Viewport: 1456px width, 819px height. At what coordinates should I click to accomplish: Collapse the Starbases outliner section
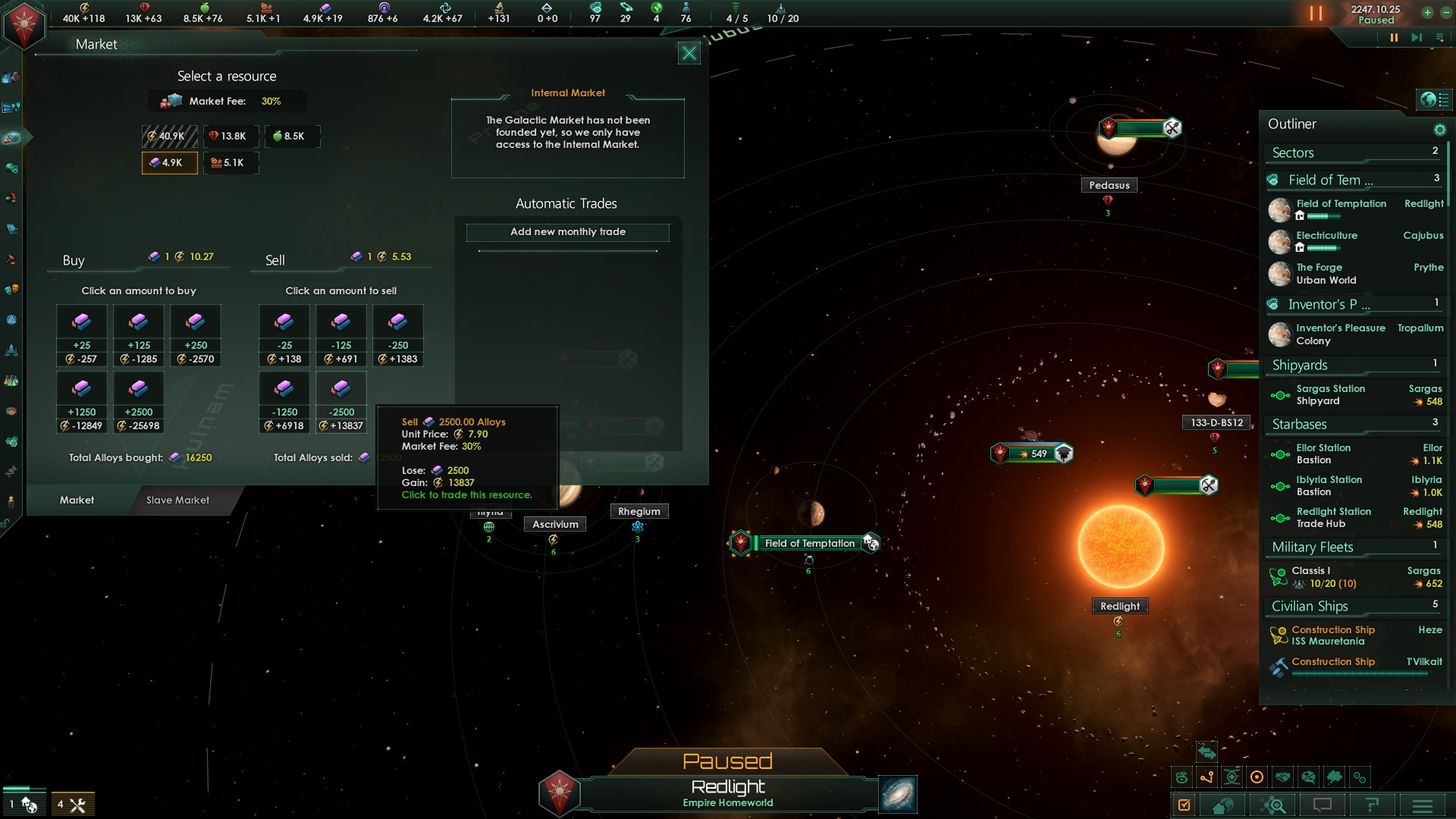pyautogui.click(x=1300, y=425)
